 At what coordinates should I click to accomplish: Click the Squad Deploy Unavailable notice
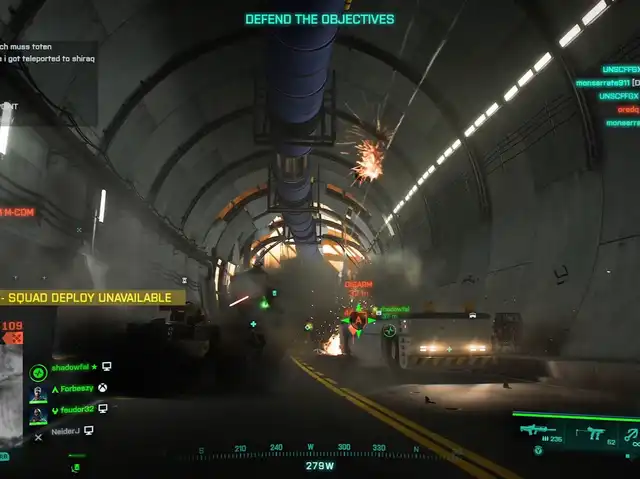(x=93, y=297)
